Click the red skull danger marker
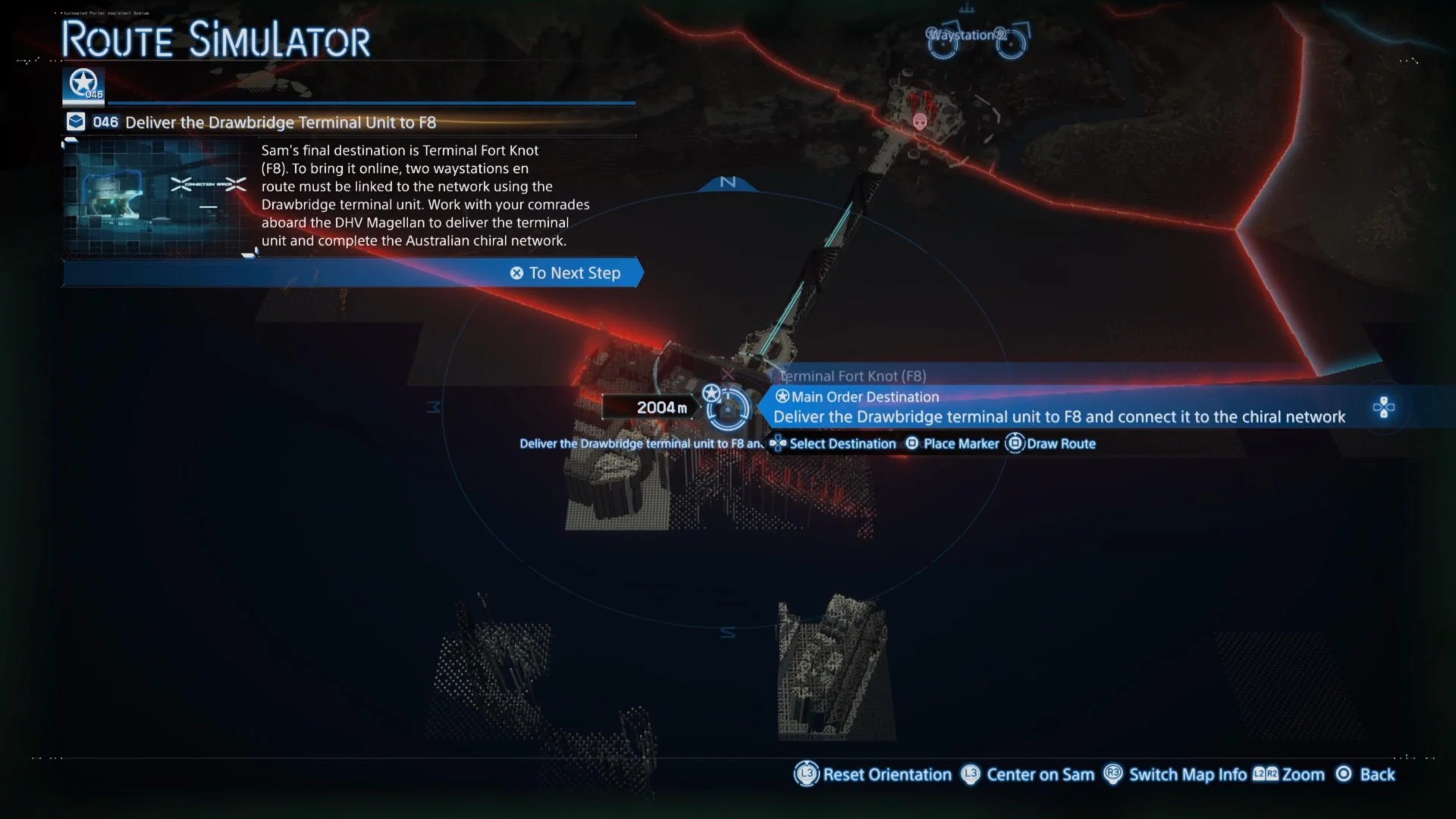Screen dimensions: 1456x819 click(x=919, y=122)
